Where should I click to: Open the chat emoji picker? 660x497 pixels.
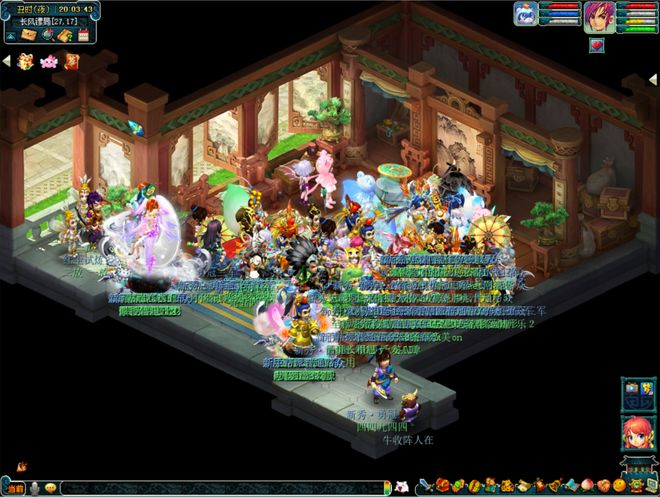[x=49, y=488]
